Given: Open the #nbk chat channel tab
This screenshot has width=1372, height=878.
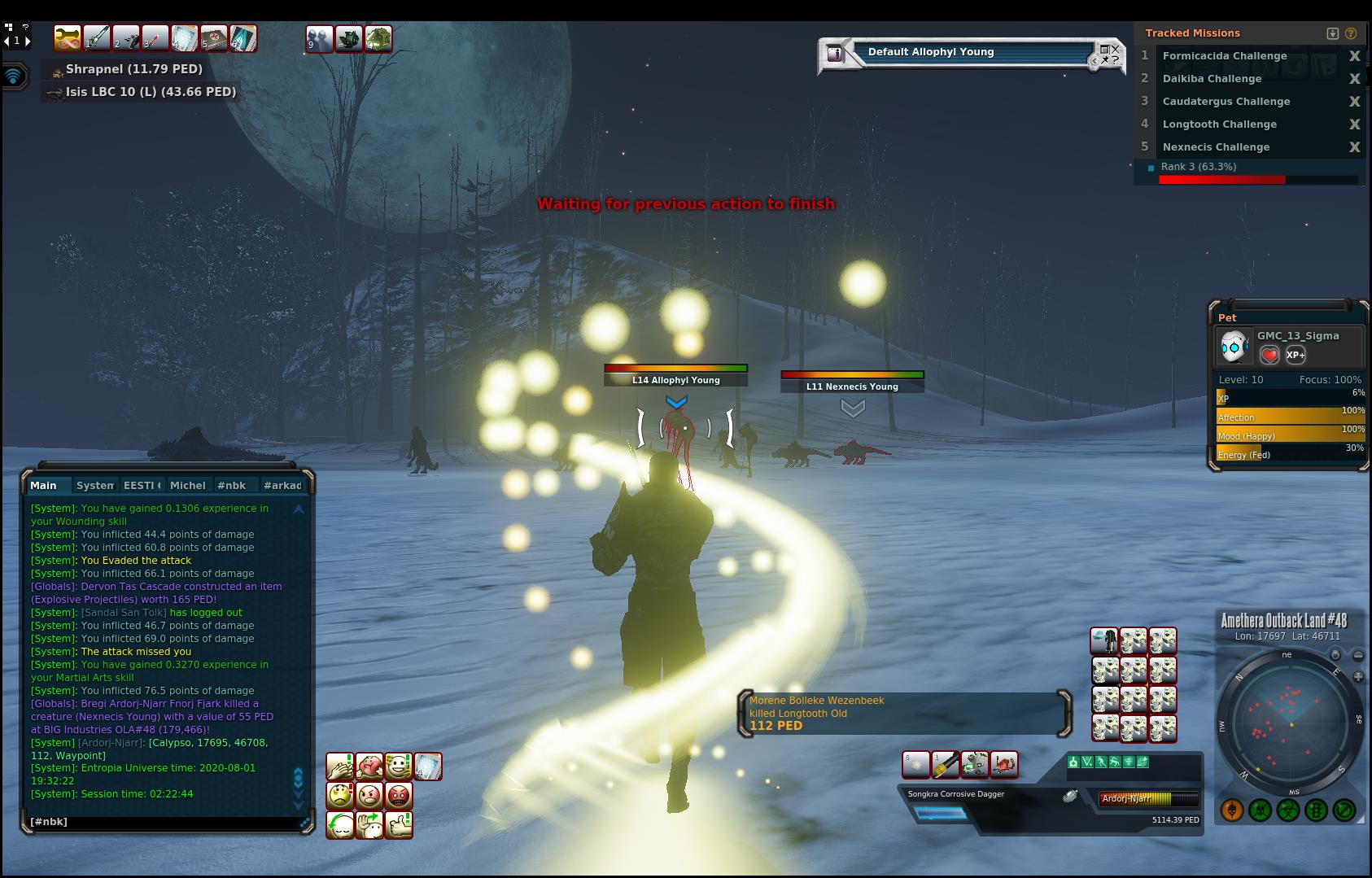Looking at the screenshot, I should [x=231, y=485].
